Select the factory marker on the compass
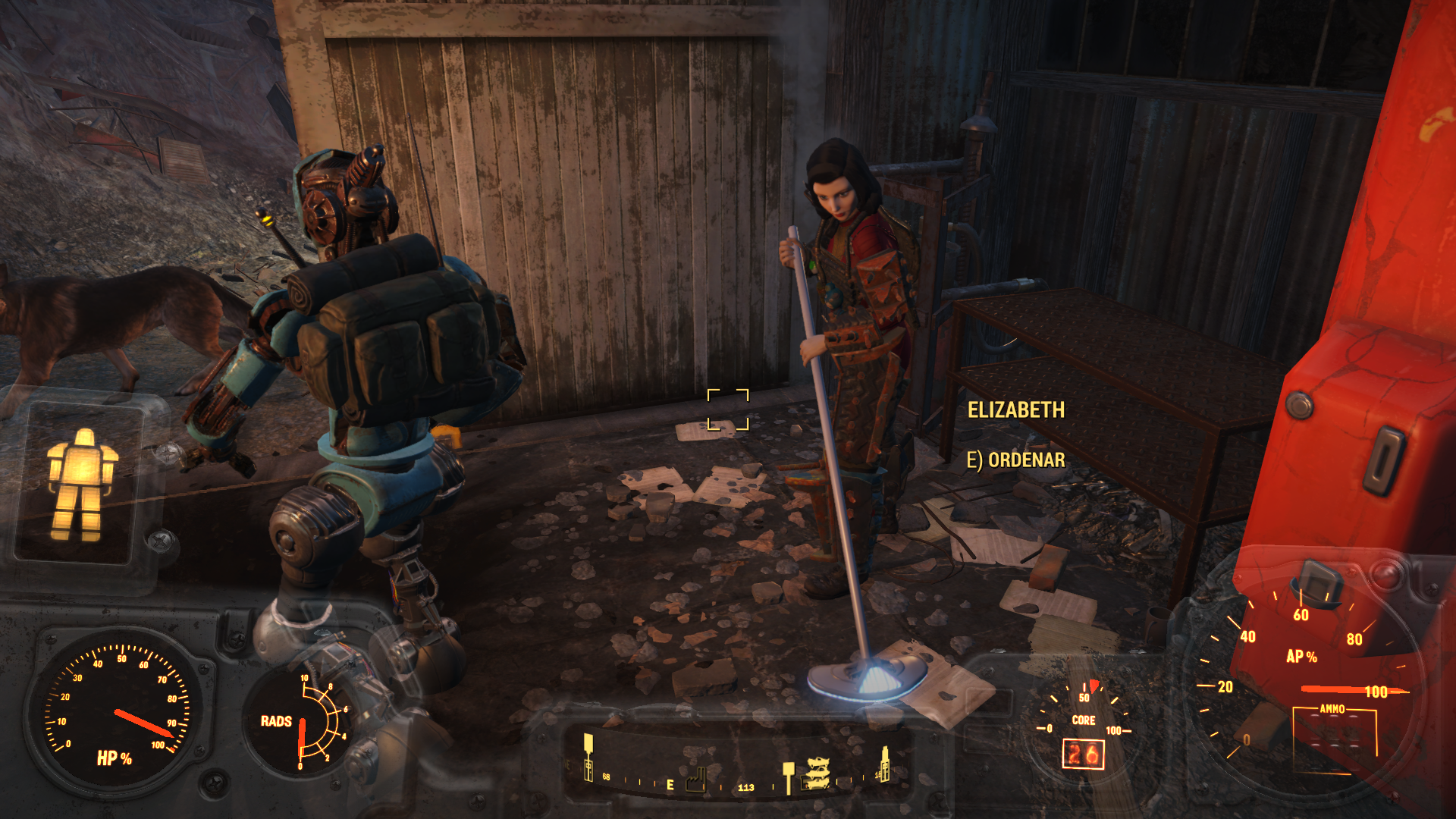The image size is (1456, 819). tap(696, 780)
